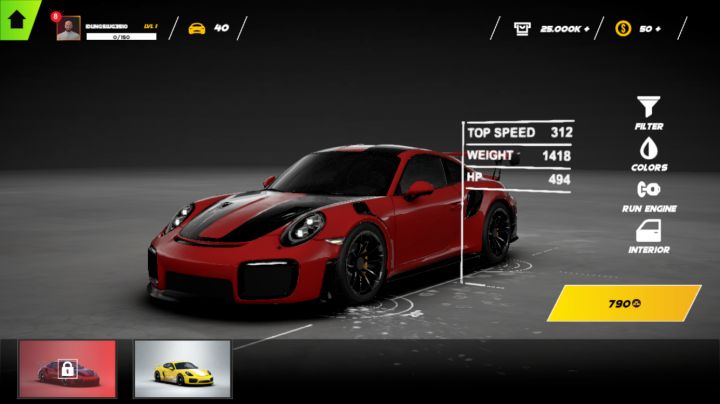
Task: Buy the car for 790
Action: click(623, 303)
